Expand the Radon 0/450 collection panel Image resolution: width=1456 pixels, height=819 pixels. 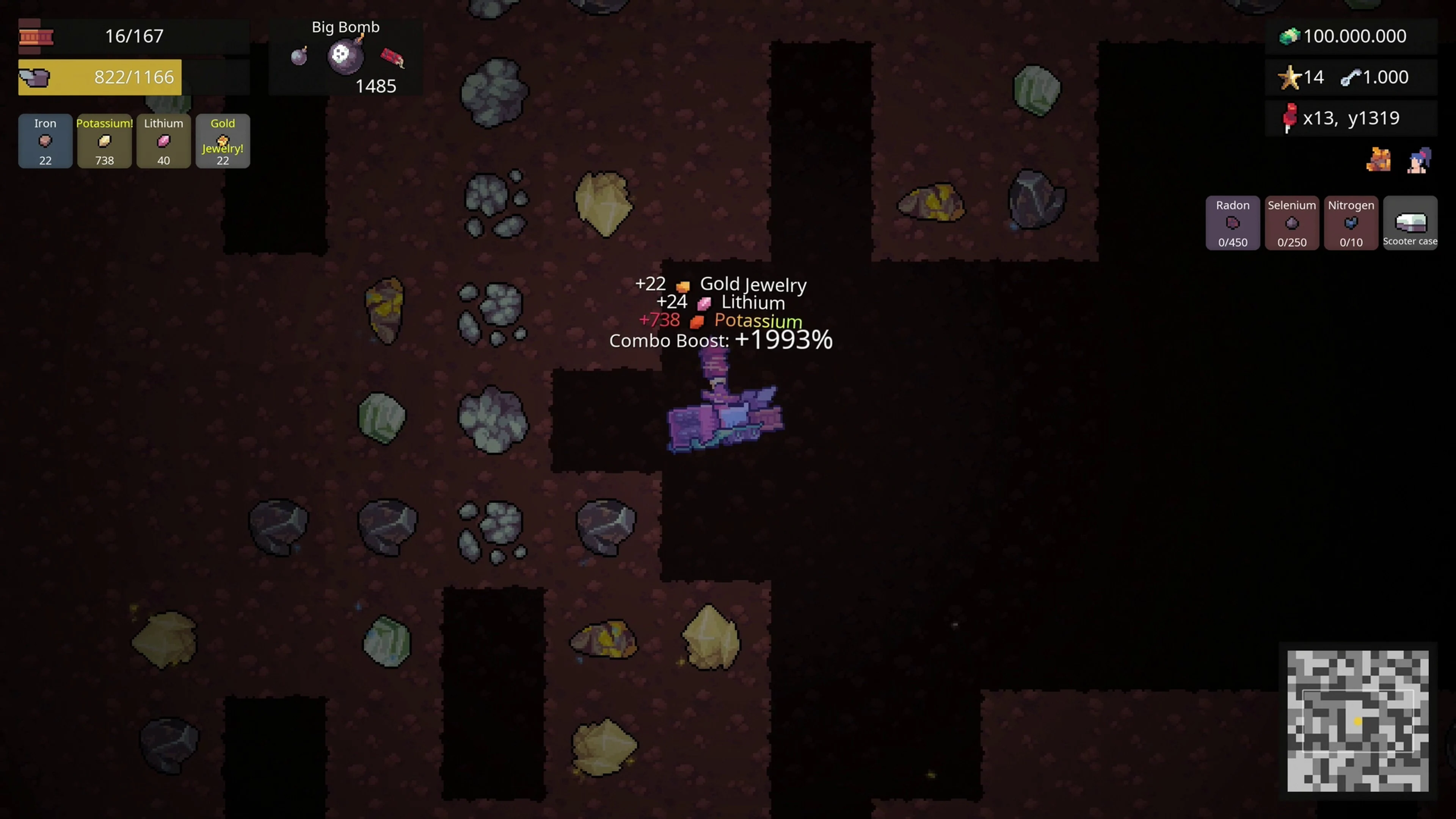tap(1233, 223)
